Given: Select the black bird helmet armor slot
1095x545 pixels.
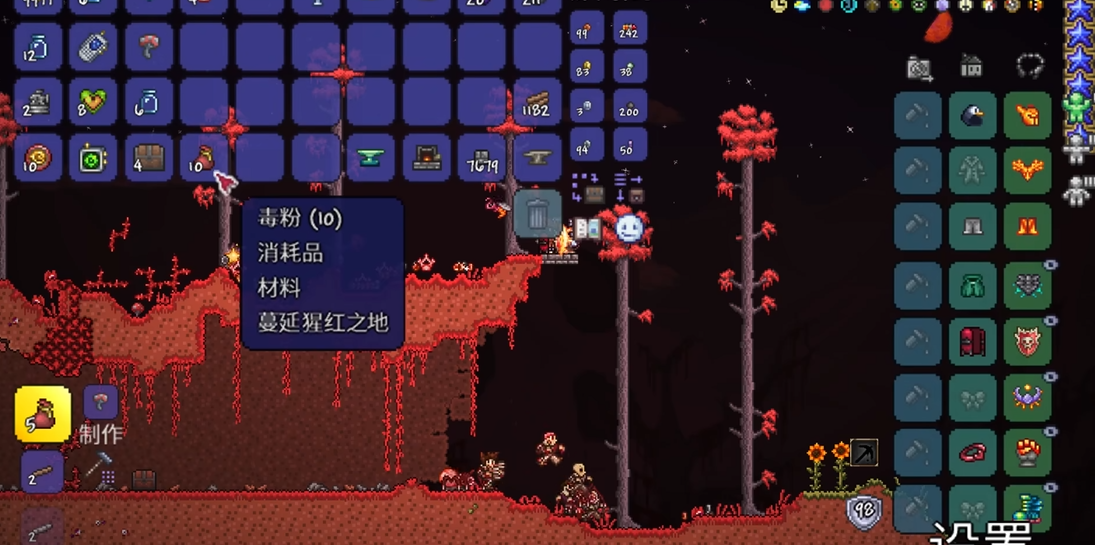Looking at the screenshot, I should 972,116.
